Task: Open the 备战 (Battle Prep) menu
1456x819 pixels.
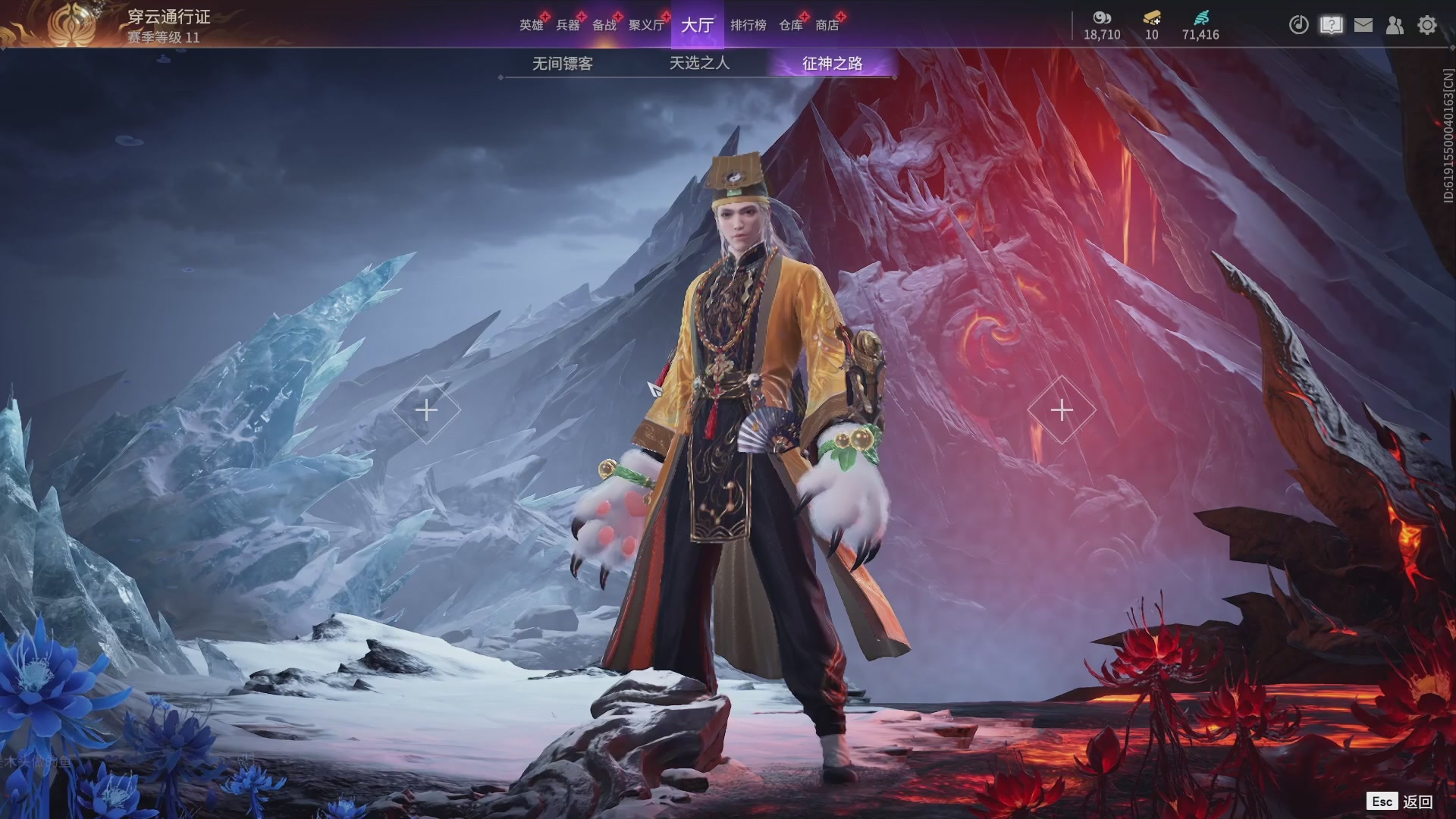Action: tap(604, 25)
